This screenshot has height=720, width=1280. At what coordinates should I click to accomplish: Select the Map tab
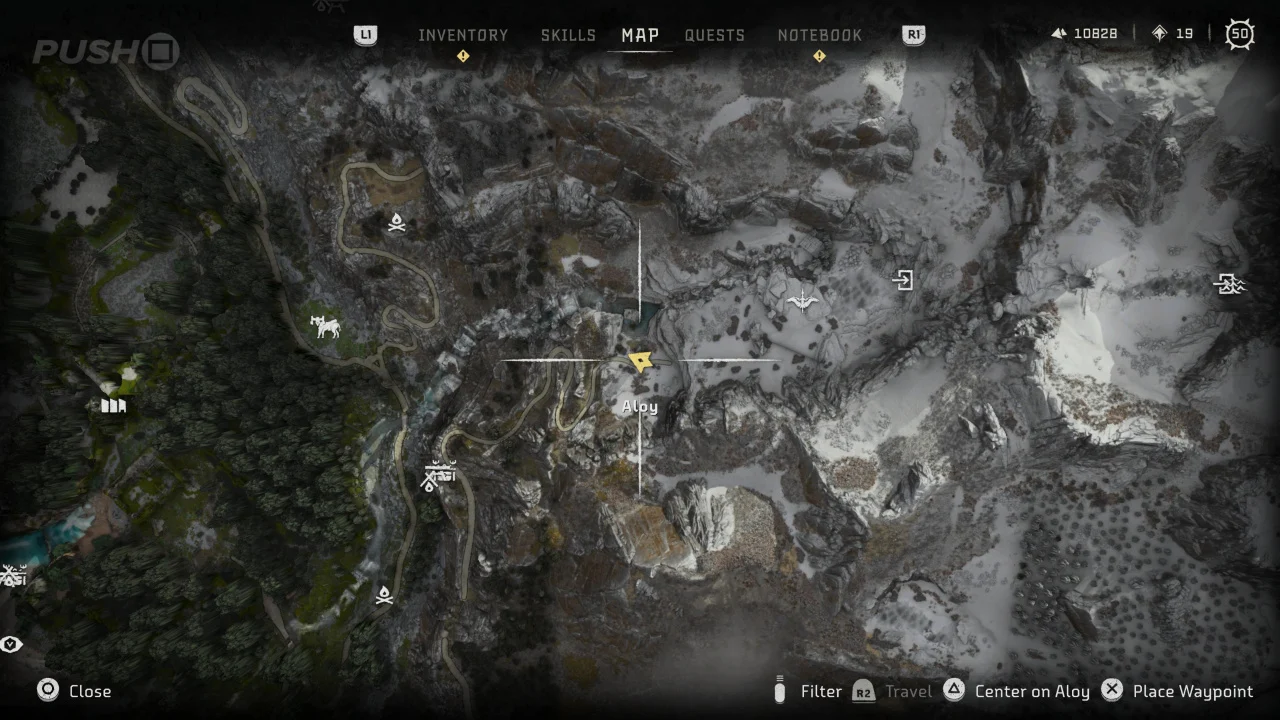tap(640, 35)
